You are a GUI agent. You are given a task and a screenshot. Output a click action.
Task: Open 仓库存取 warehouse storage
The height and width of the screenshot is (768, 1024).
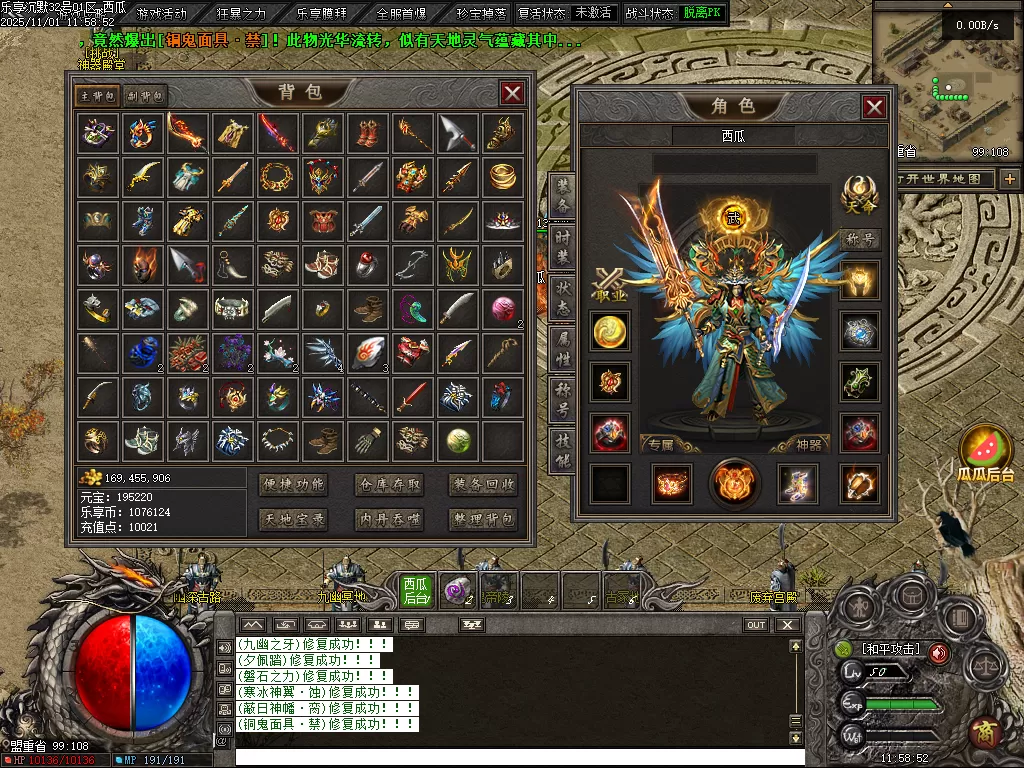389,485
